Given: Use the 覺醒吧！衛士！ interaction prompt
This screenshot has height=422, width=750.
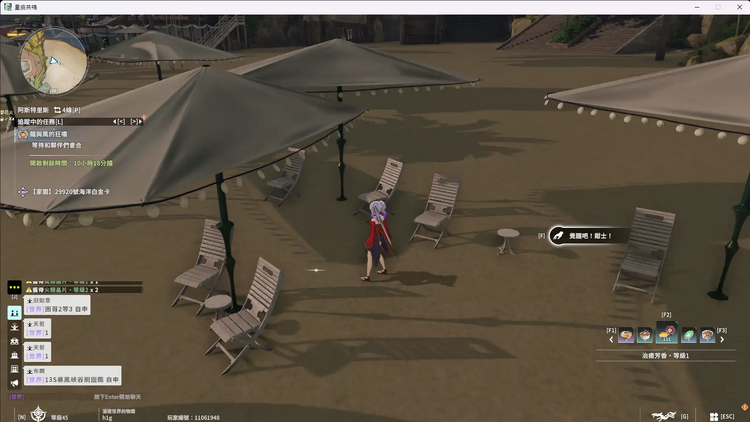Looking at the screenshot, I should 582,236.
